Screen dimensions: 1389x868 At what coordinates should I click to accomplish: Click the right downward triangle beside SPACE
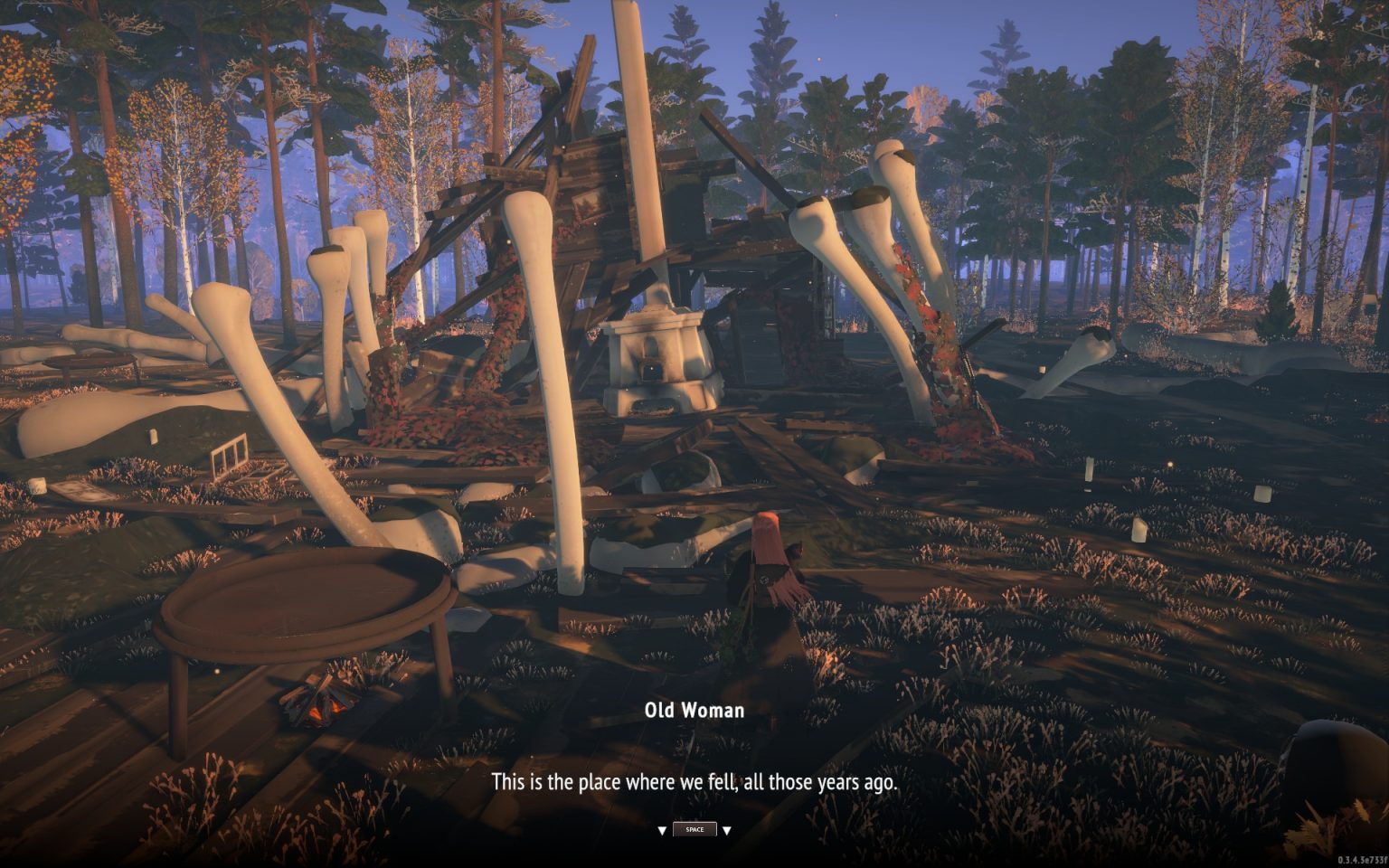point(728,829)
